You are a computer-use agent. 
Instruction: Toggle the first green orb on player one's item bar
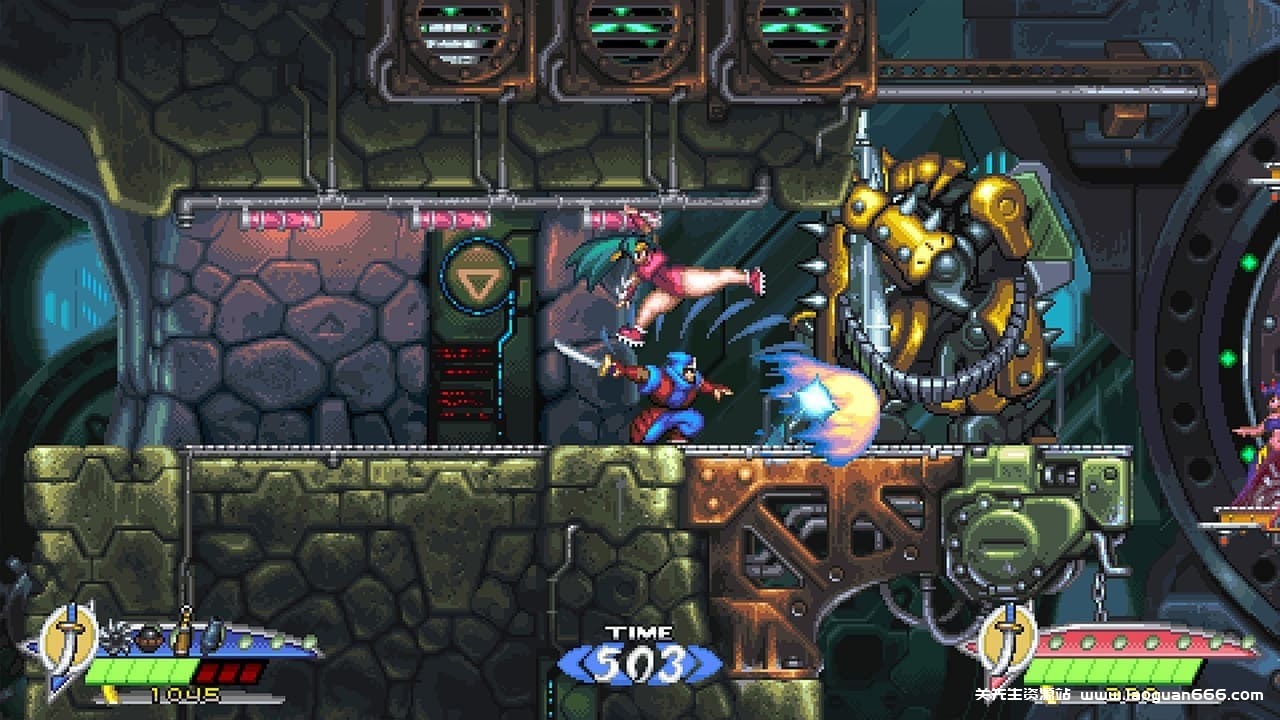point(243,641)
